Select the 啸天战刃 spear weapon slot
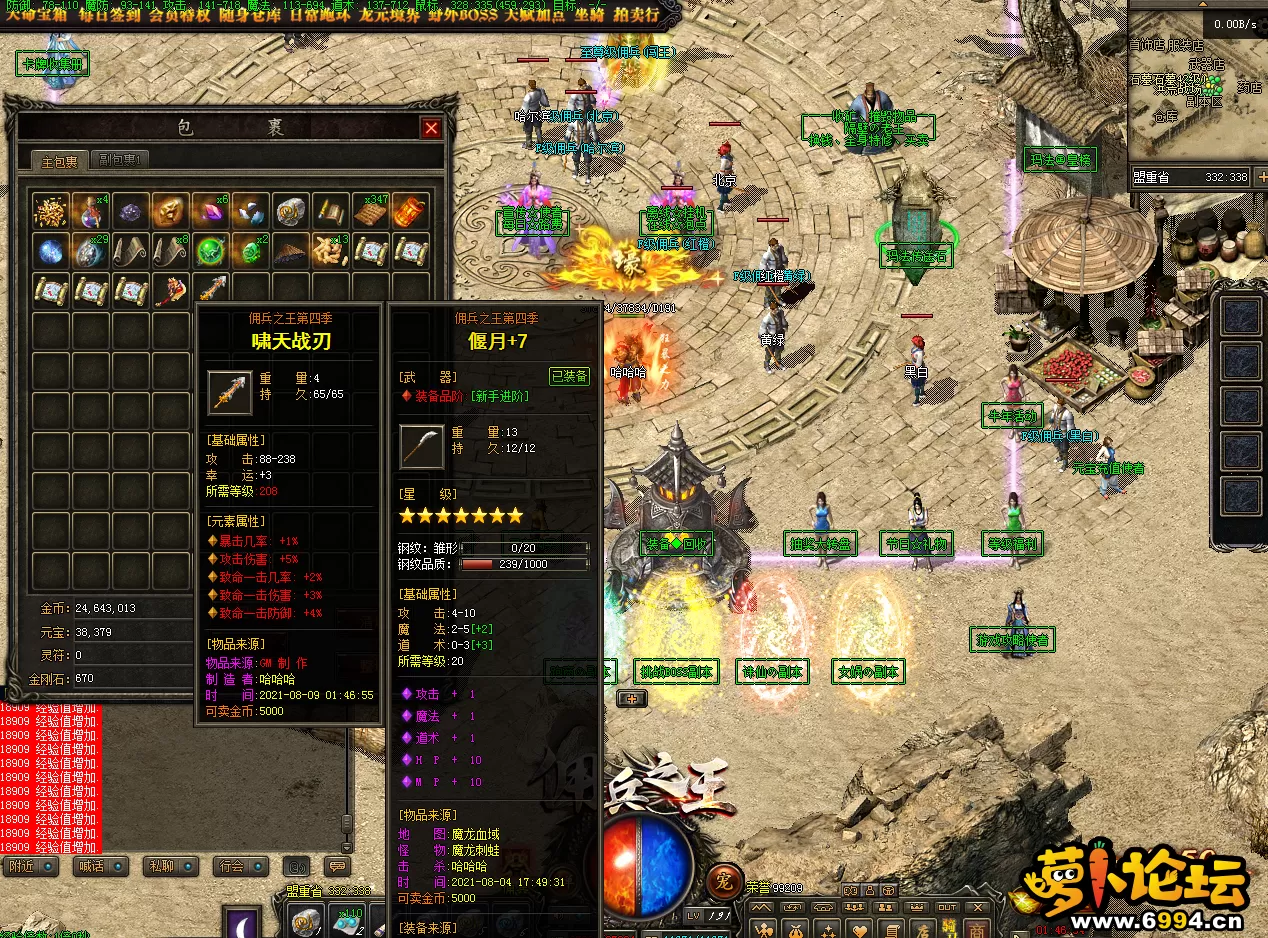 pos(211,290)
